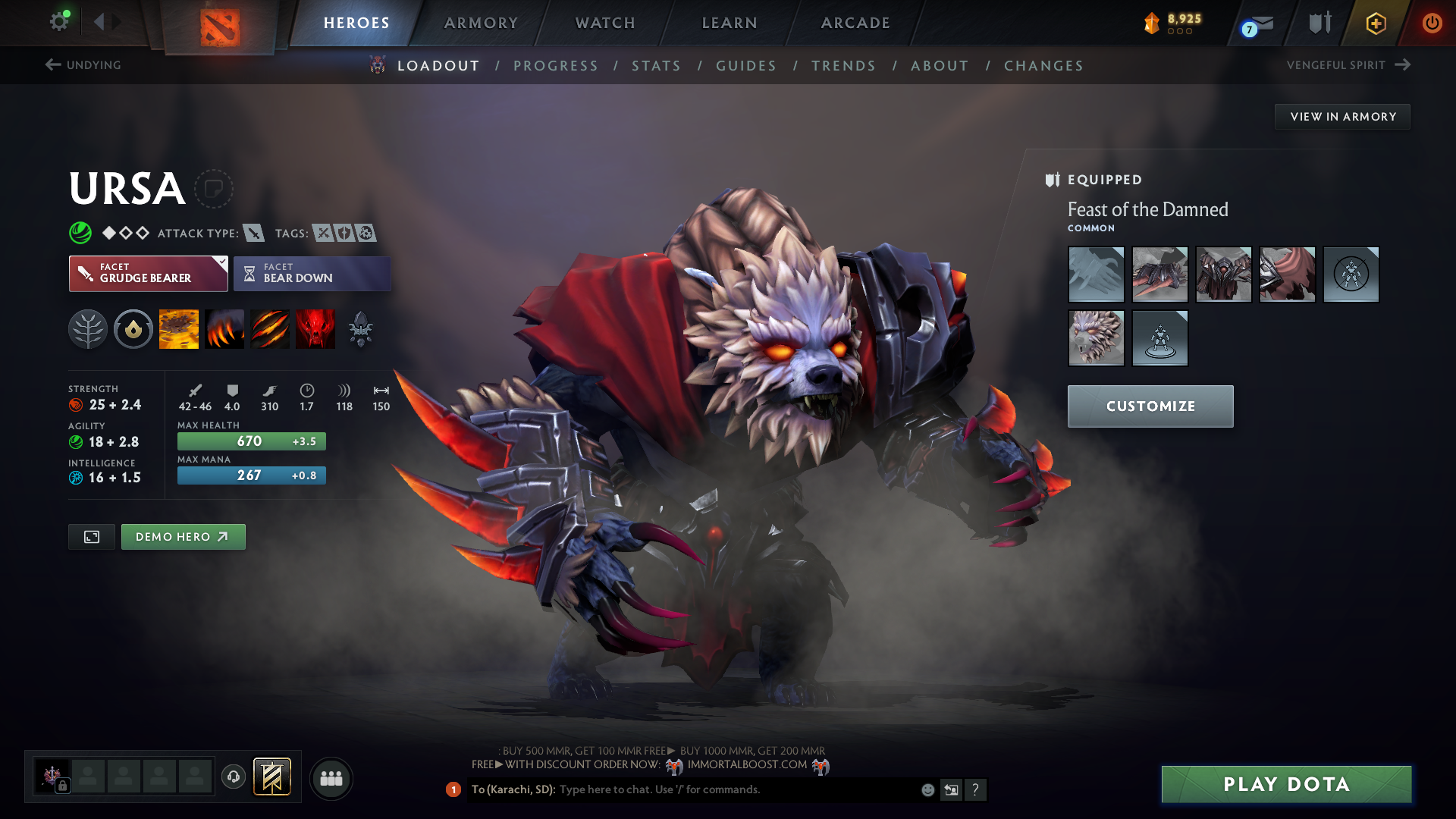Launch Demo Hero mode
This screenshot has height=819, width=1456.
183,537
